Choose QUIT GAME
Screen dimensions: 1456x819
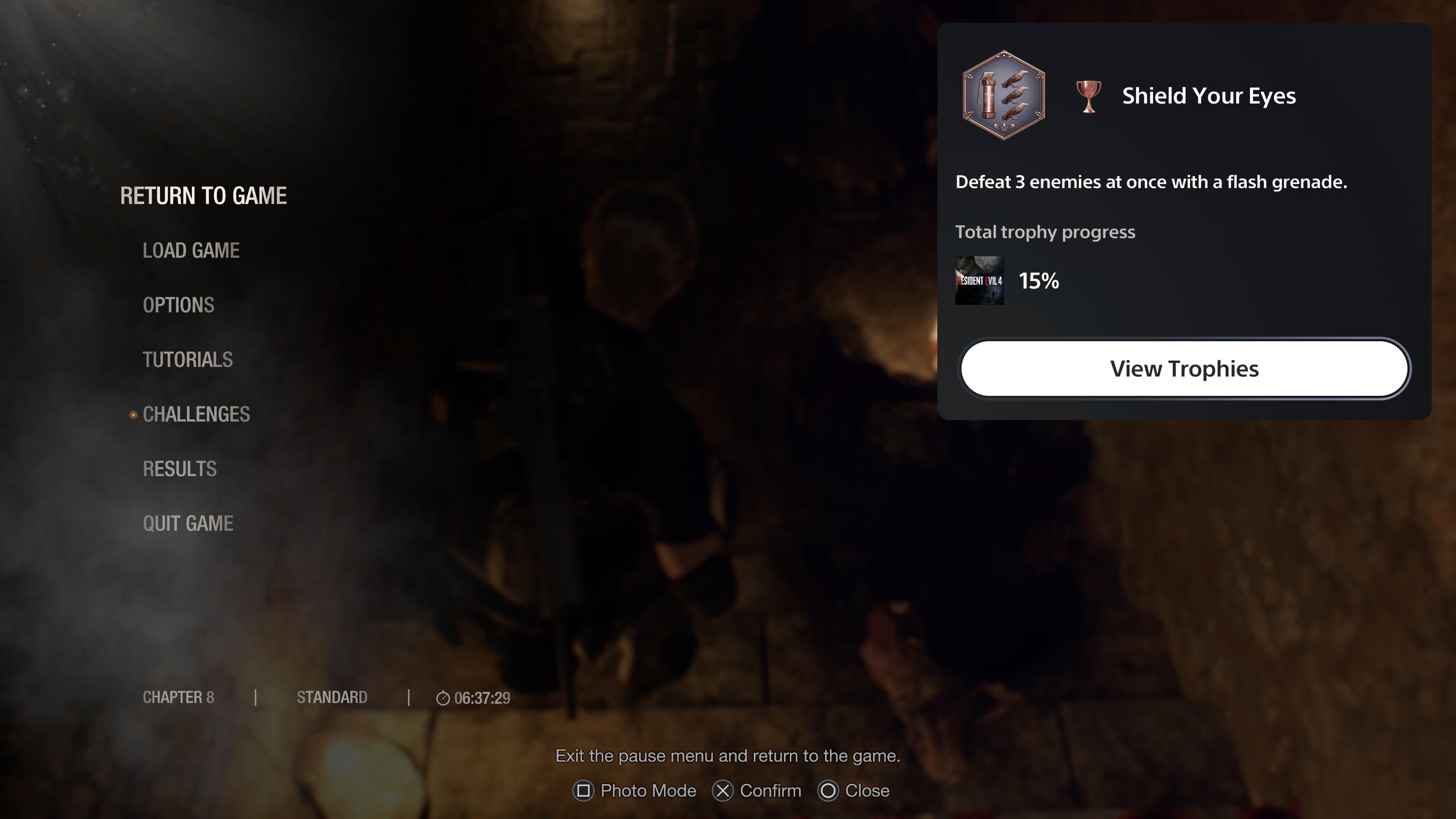(189, 523)
